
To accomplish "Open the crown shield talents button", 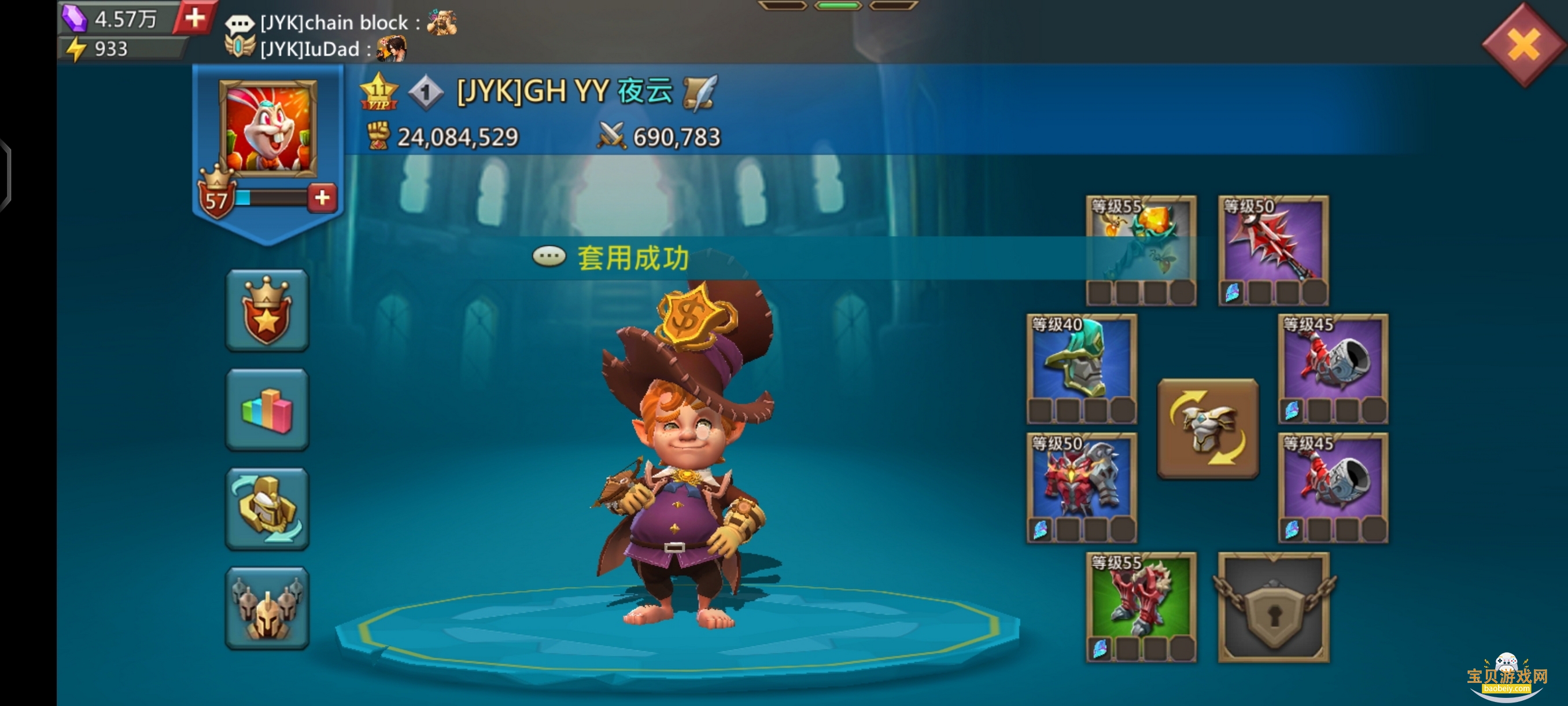I will click(x=267, y=310).
